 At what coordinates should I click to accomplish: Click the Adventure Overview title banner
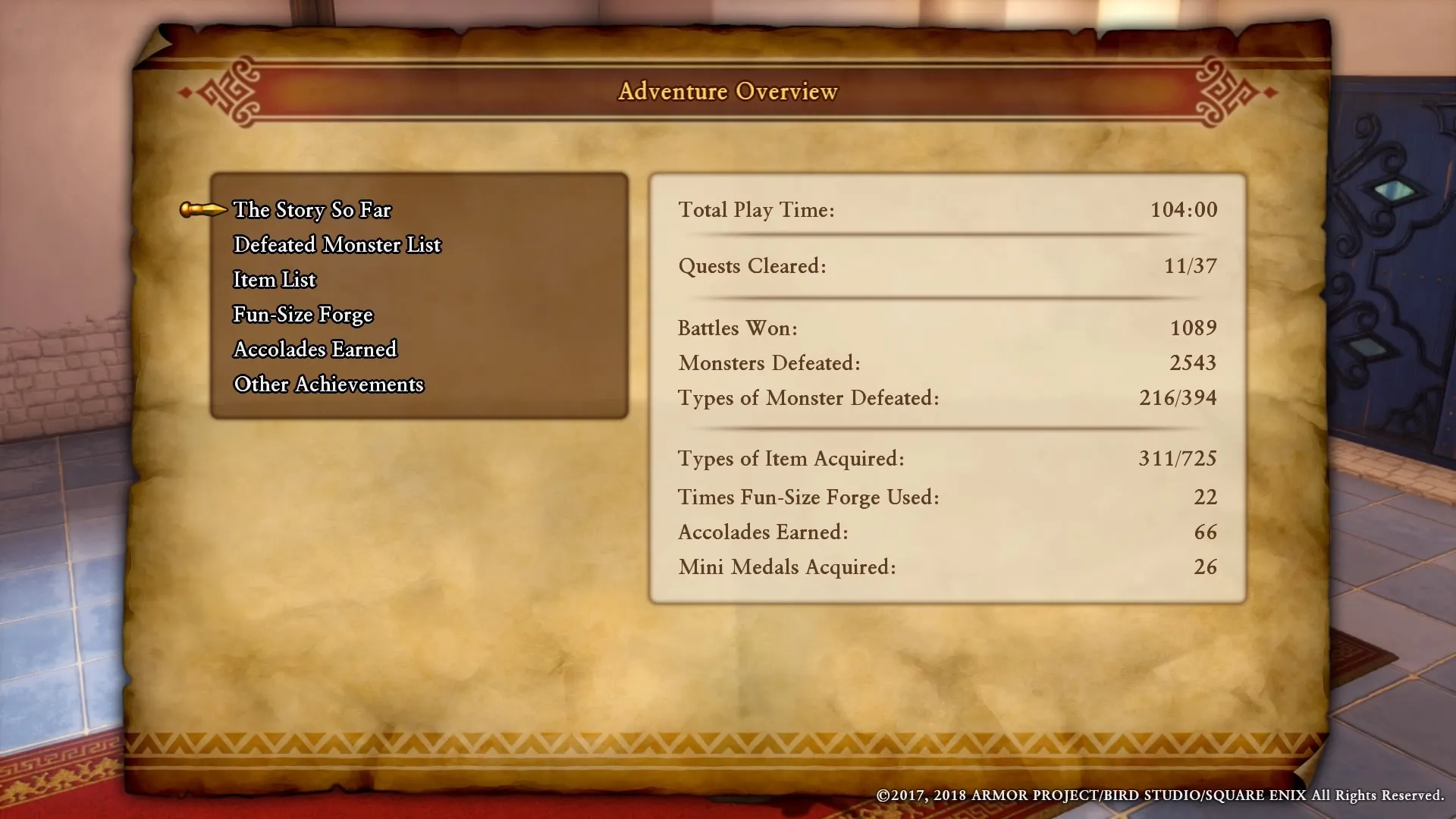point(727,91)
